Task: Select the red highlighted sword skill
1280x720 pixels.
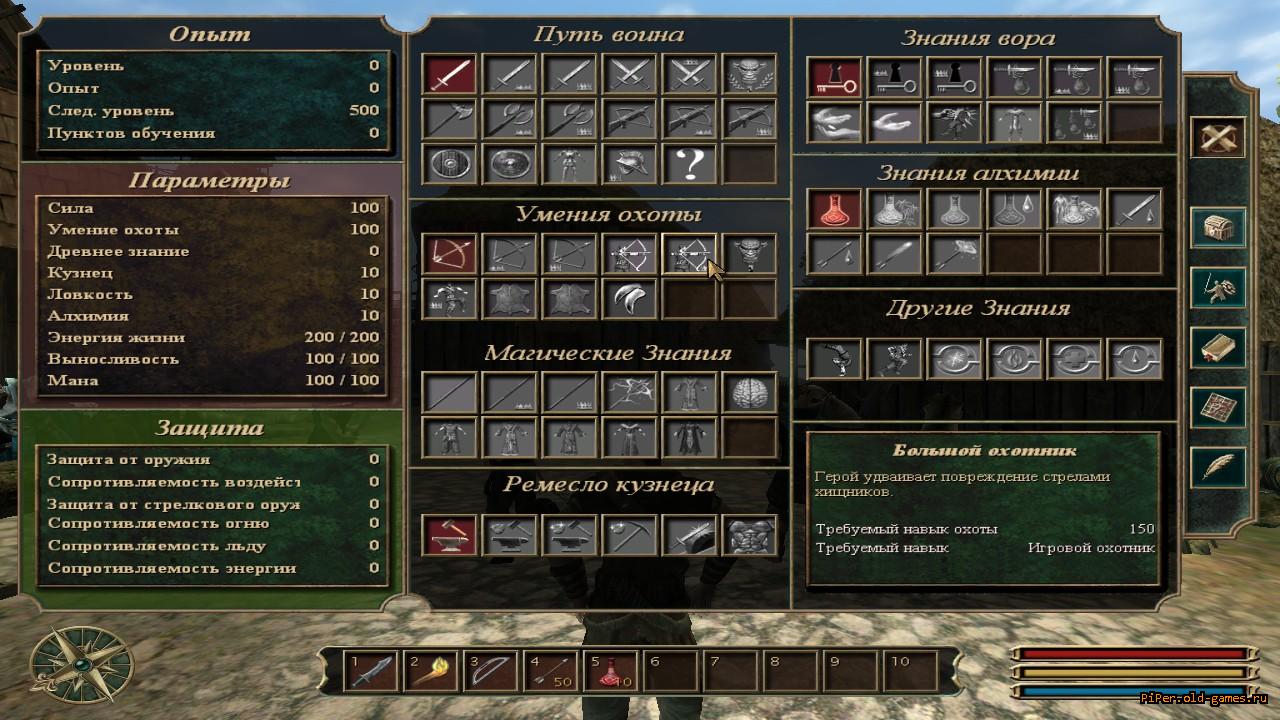Action: (x=449, y=74)
